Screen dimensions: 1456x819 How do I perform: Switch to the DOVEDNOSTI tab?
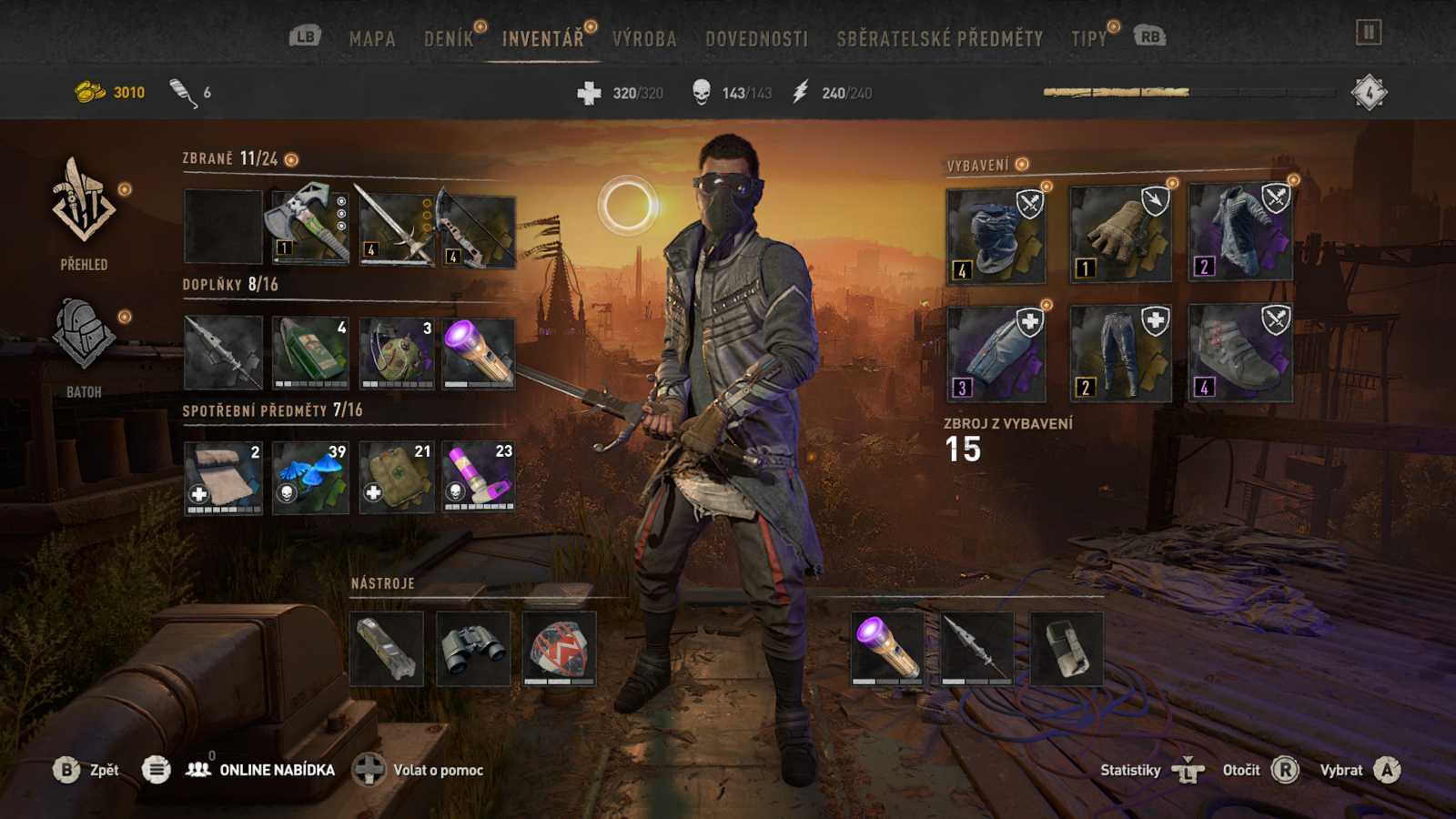(x=756, y=39)
